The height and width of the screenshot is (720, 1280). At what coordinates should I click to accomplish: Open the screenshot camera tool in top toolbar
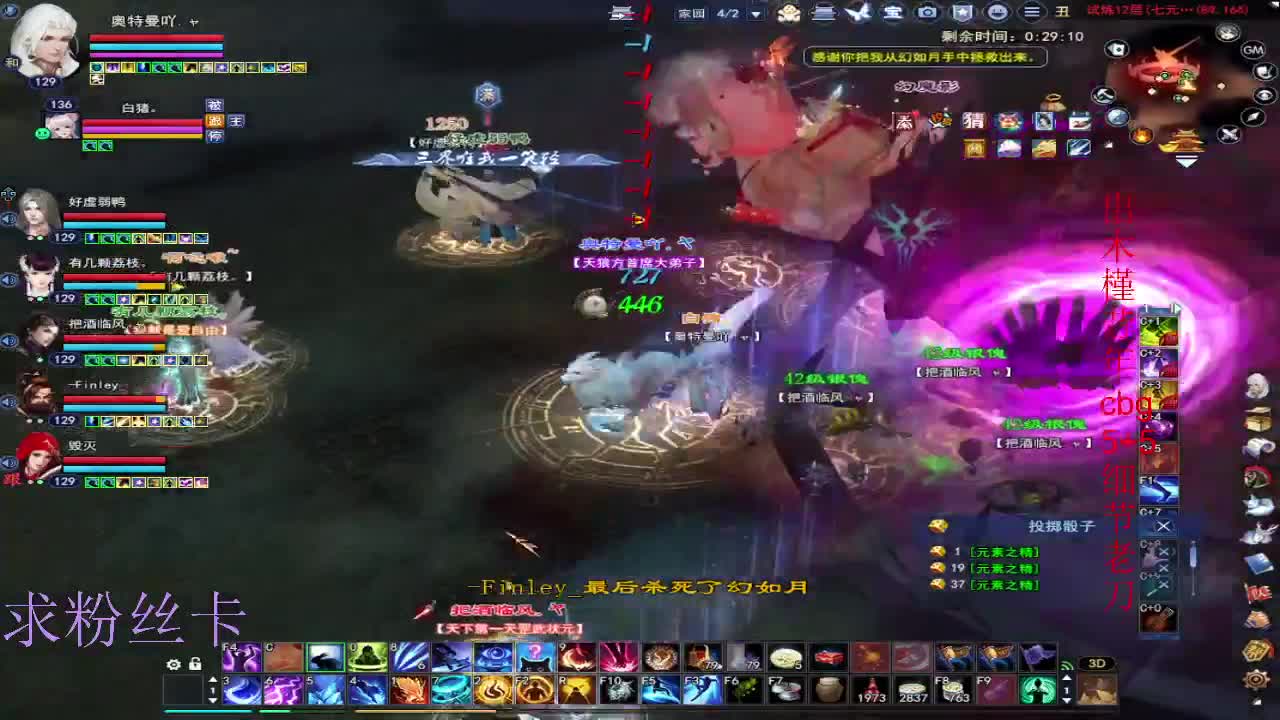(x=928, y=14)
